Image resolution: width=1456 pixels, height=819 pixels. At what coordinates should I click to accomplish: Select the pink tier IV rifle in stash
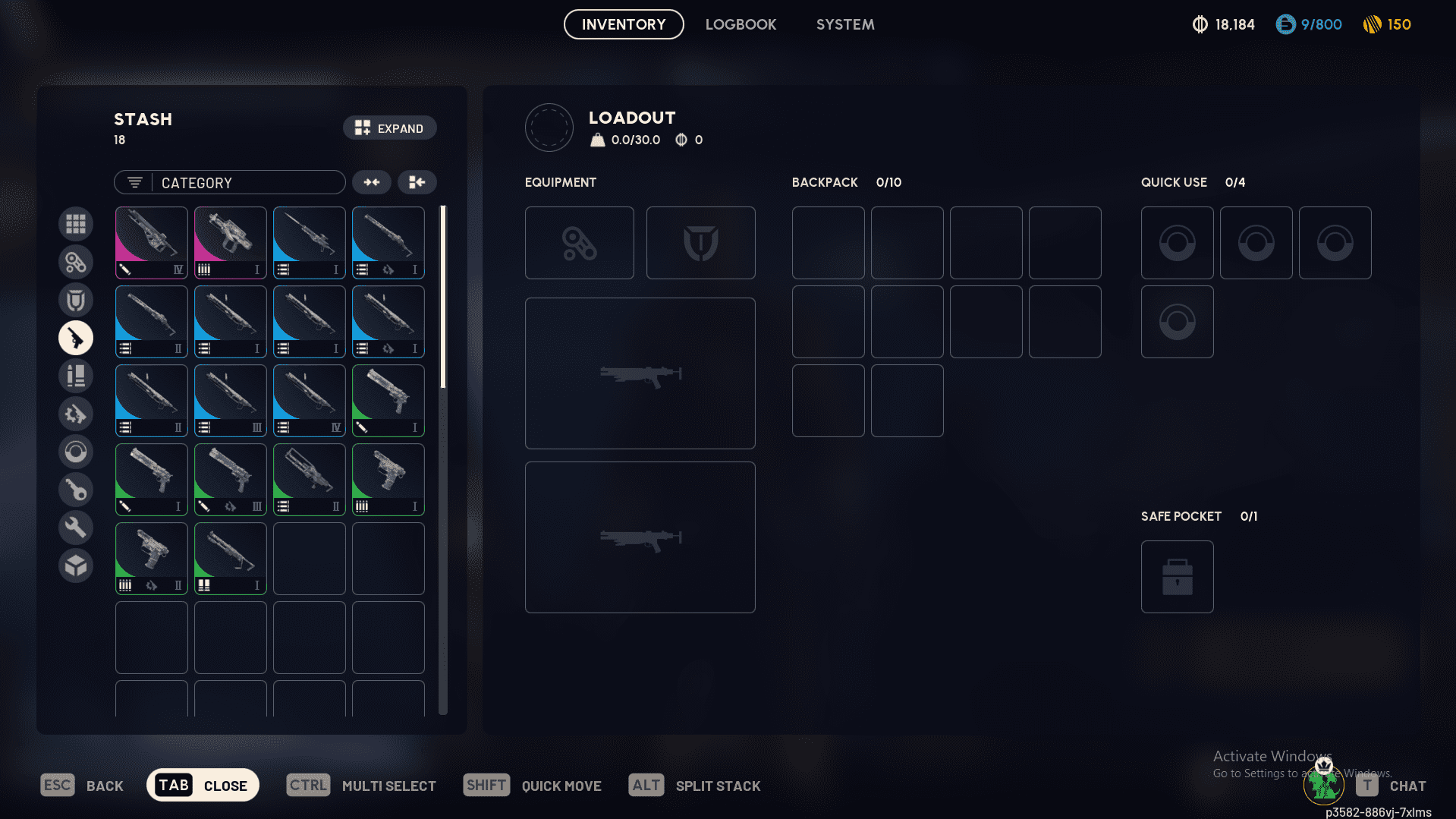pos(151,241)
